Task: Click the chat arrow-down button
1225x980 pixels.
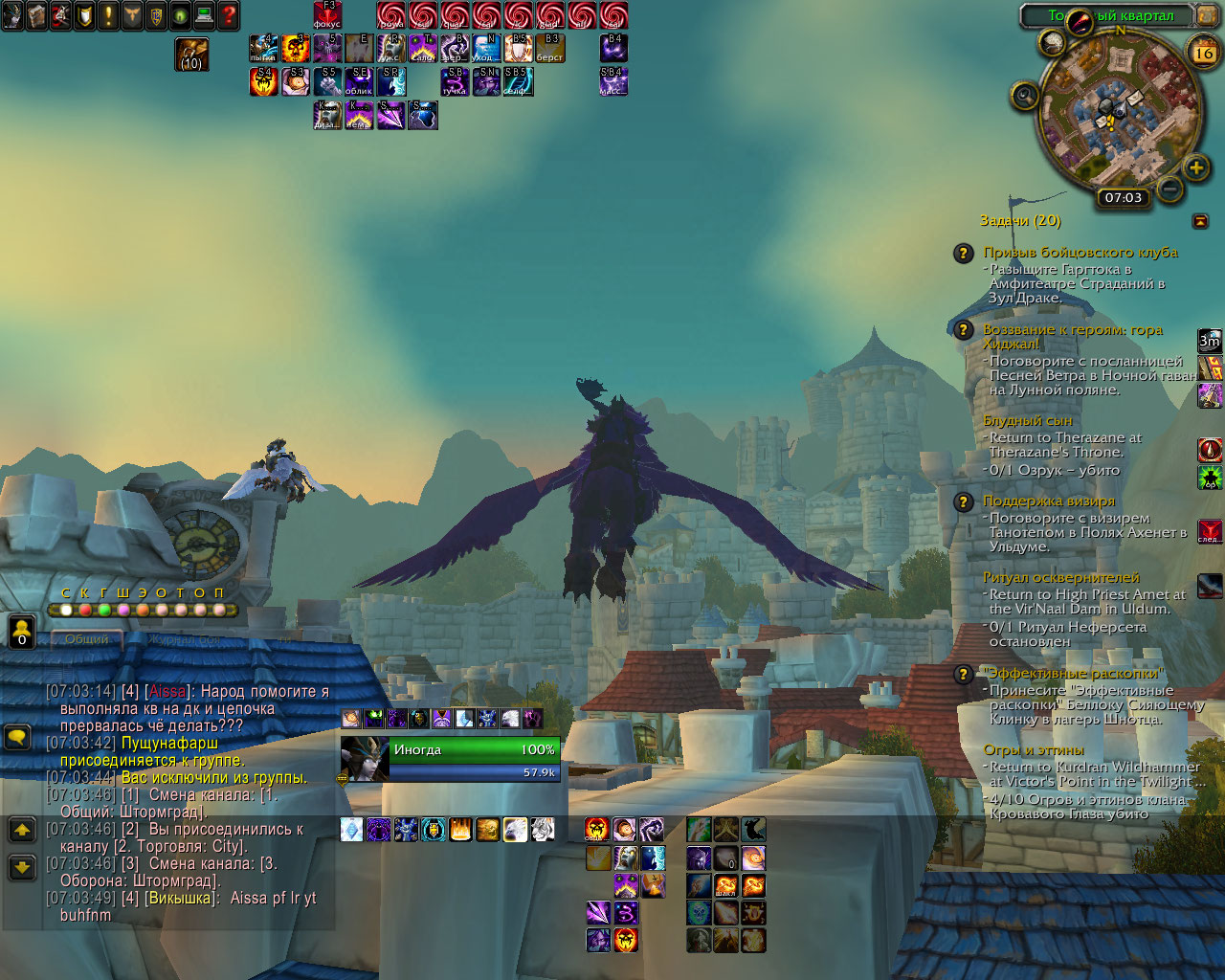Action: point(22,868)
